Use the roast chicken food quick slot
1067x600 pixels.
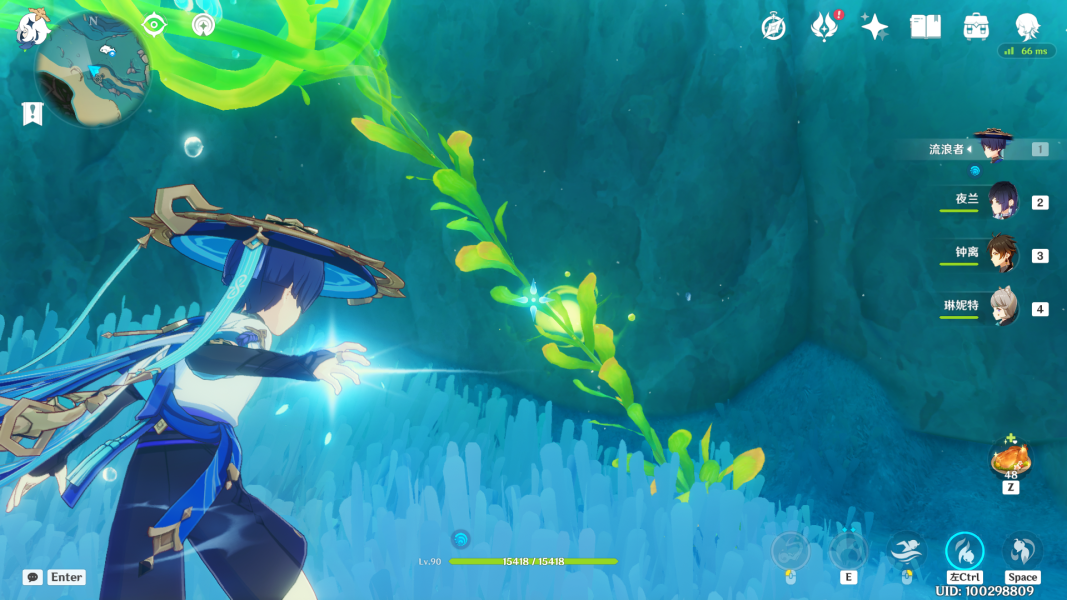pyautogui.click(x=1010, y=460)
